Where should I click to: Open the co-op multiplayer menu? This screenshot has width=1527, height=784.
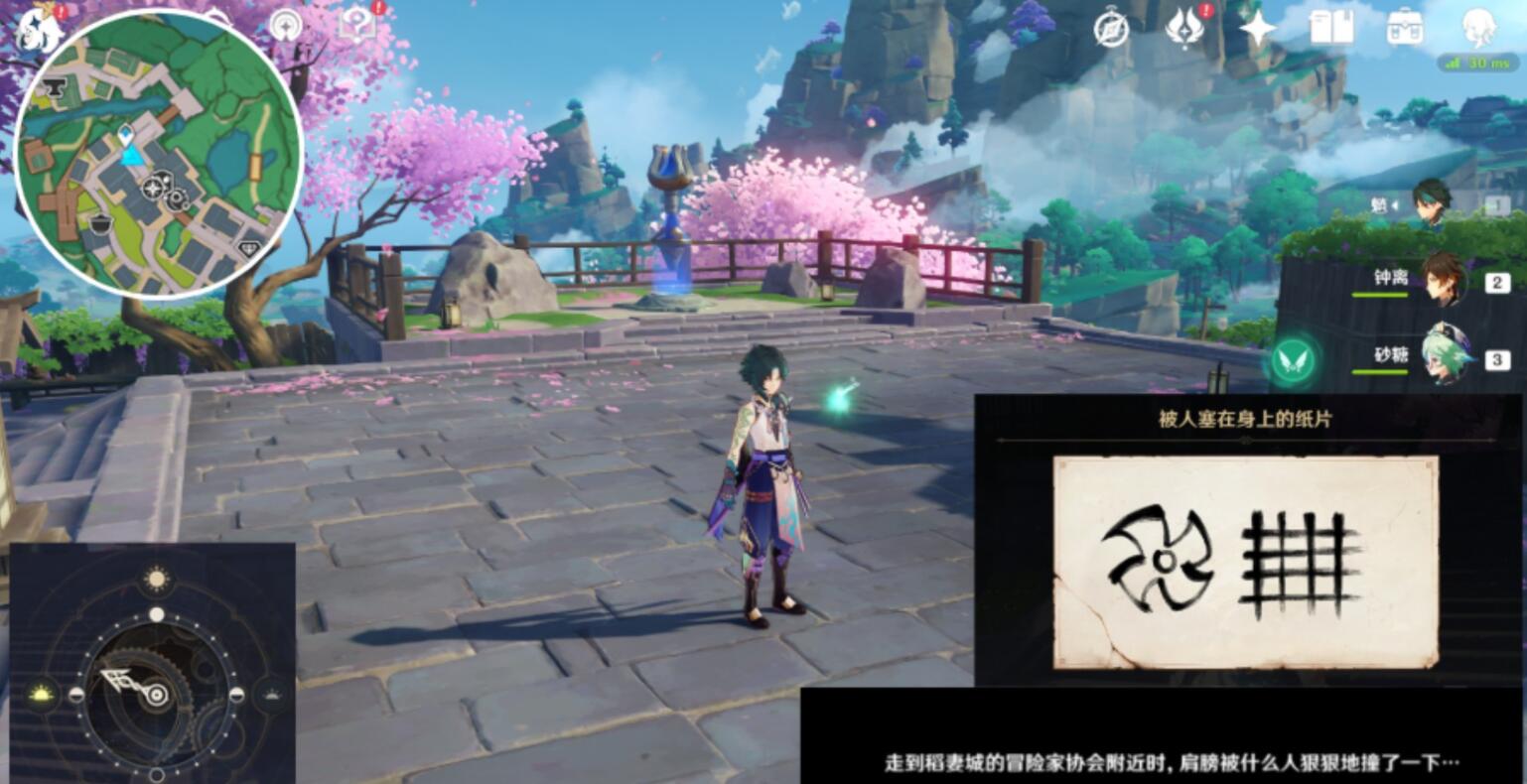tap(1110, 28)
